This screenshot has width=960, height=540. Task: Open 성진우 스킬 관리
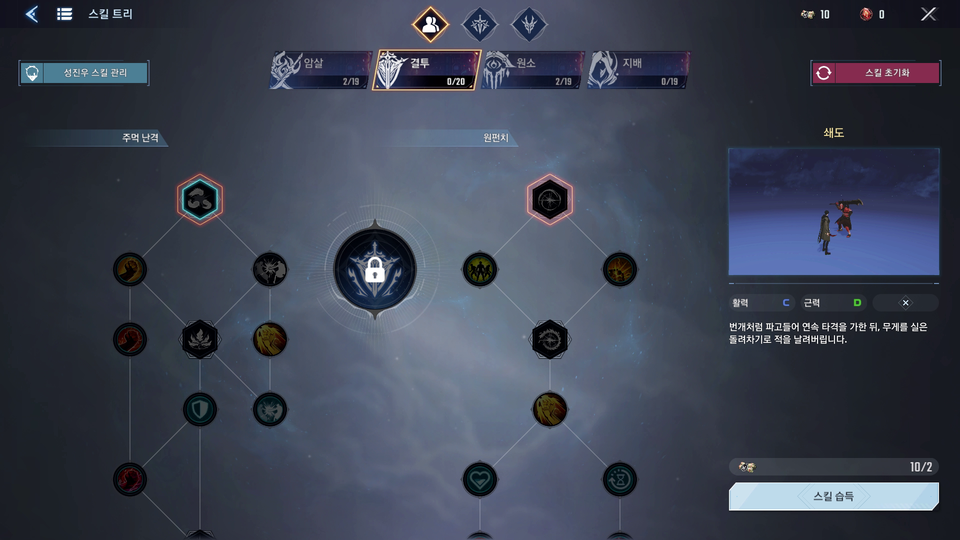tap(84, 73)
